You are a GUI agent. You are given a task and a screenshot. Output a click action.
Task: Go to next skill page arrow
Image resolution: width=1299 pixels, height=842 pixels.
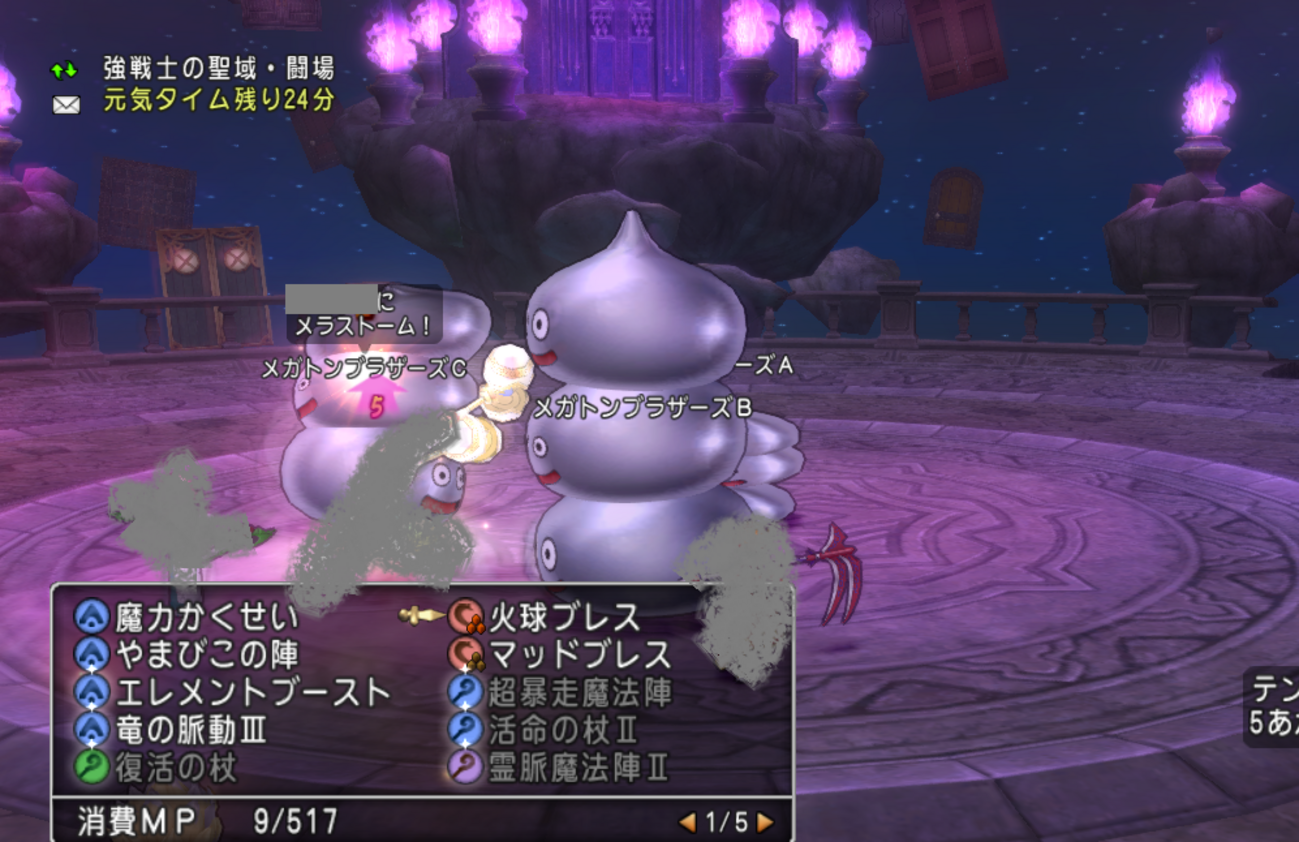click(x=765, y=822)
